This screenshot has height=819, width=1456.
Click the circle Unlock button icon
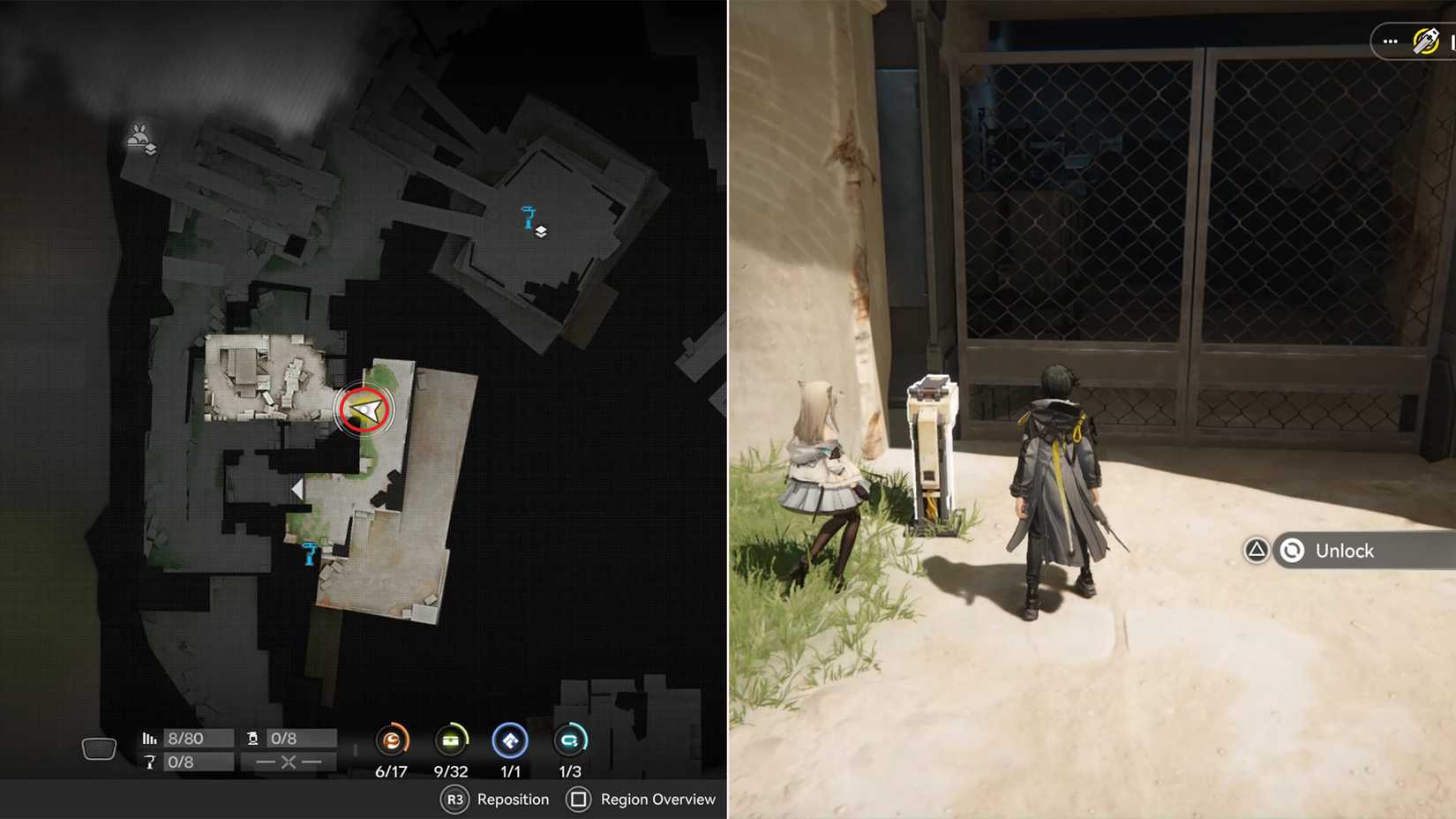coord(1293,551)
